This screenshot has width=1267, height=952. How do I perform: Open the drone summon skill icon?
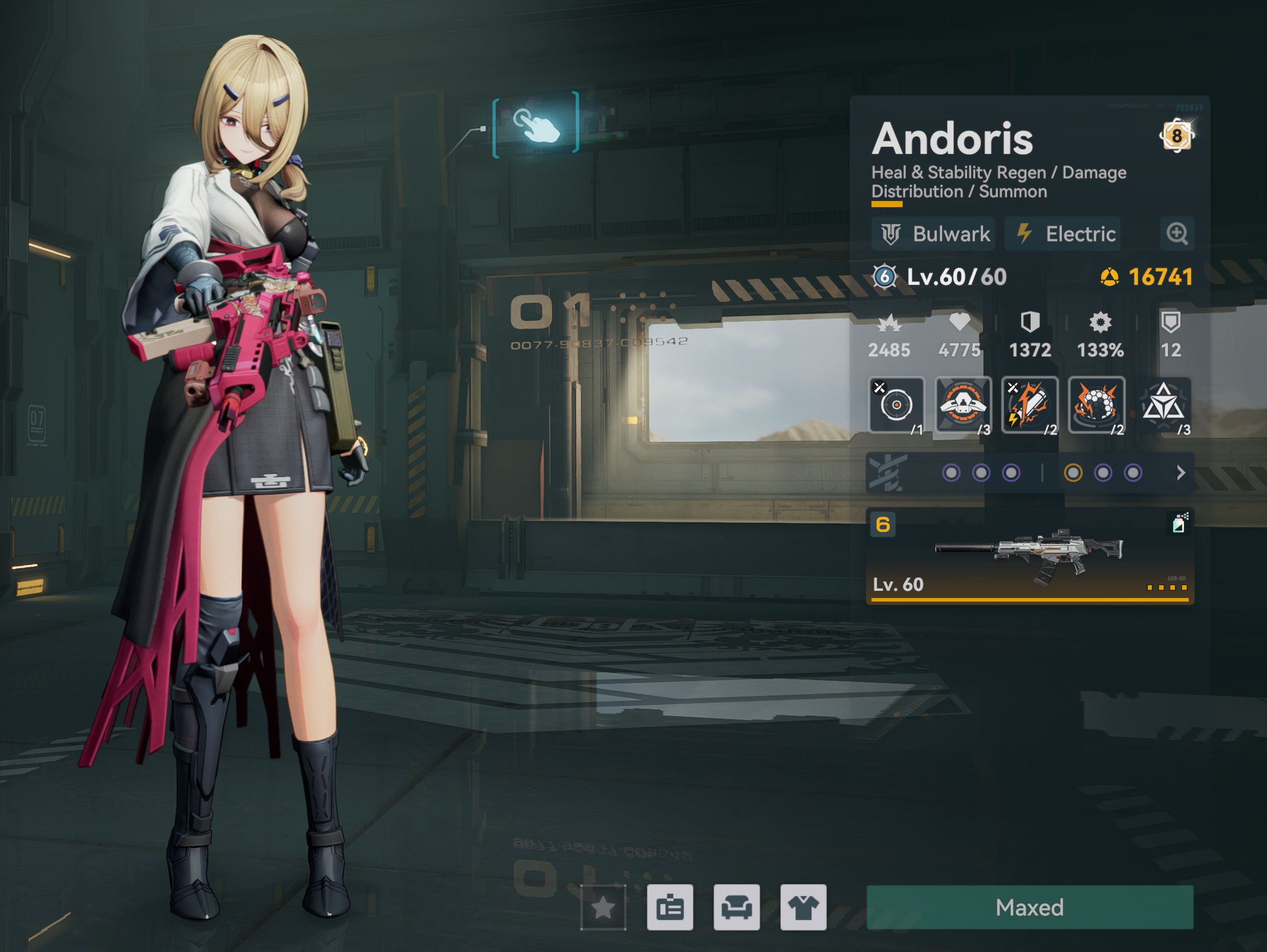click(963, 405)
